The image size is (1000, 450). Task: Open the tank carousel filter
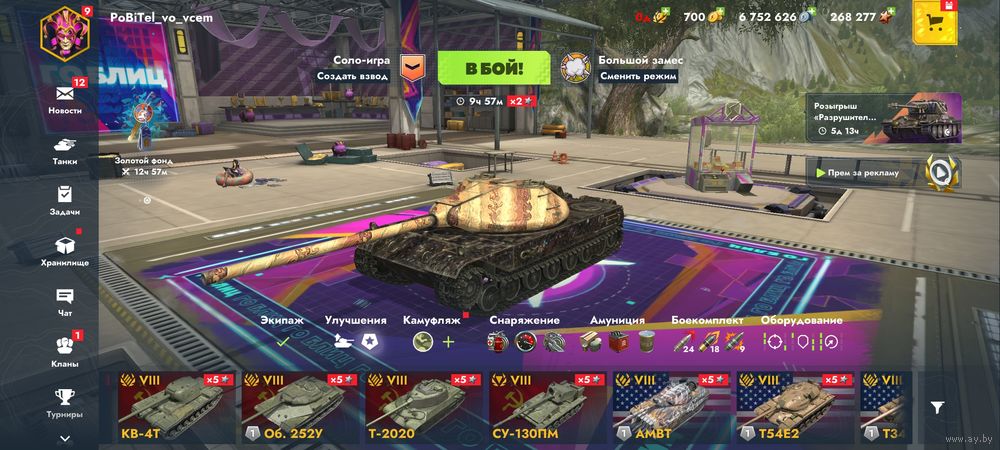tap(937, 407)
